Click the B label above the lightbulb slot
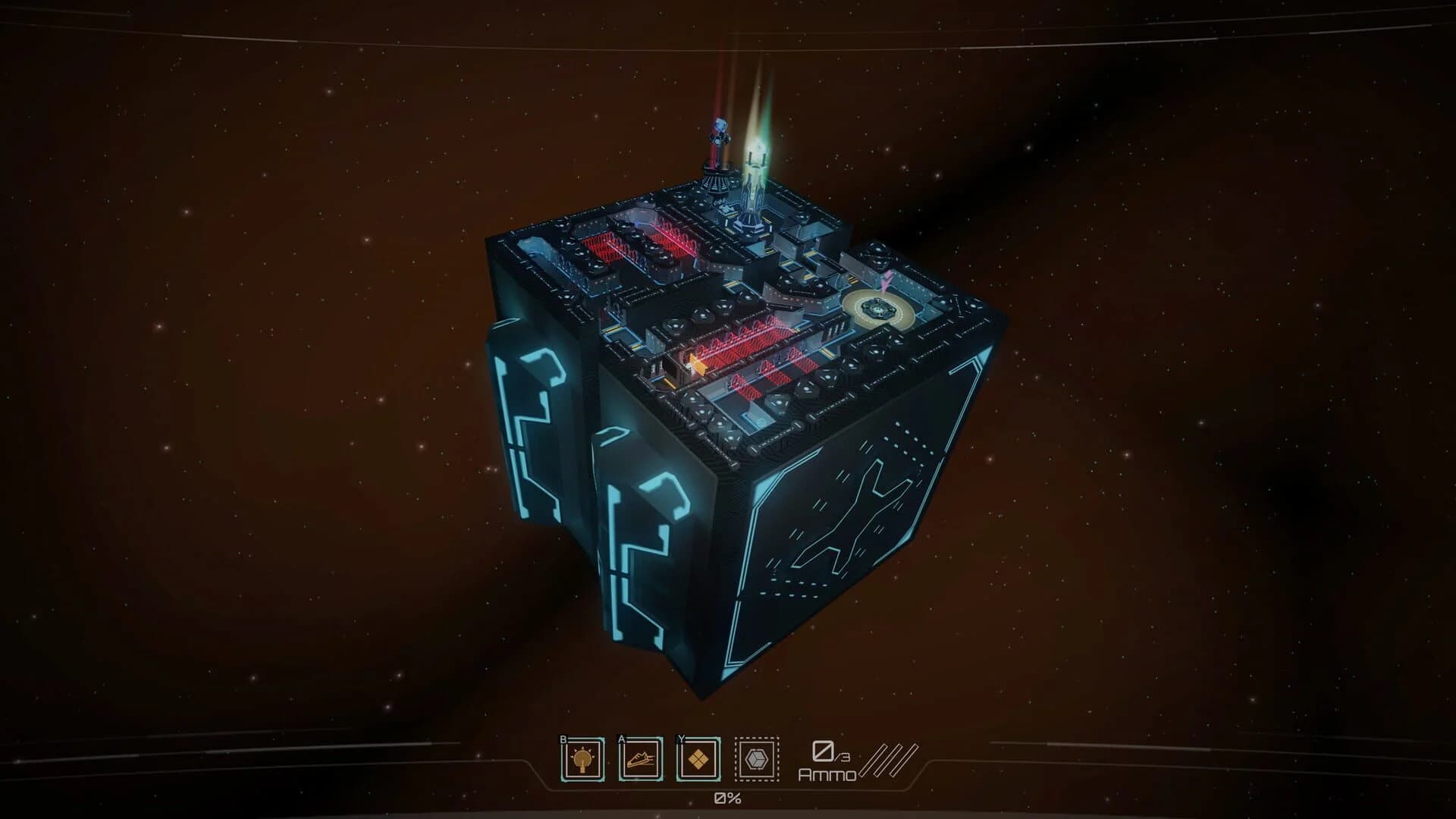The width and height of the screenshot is (1456, 819). click(563, 739)
